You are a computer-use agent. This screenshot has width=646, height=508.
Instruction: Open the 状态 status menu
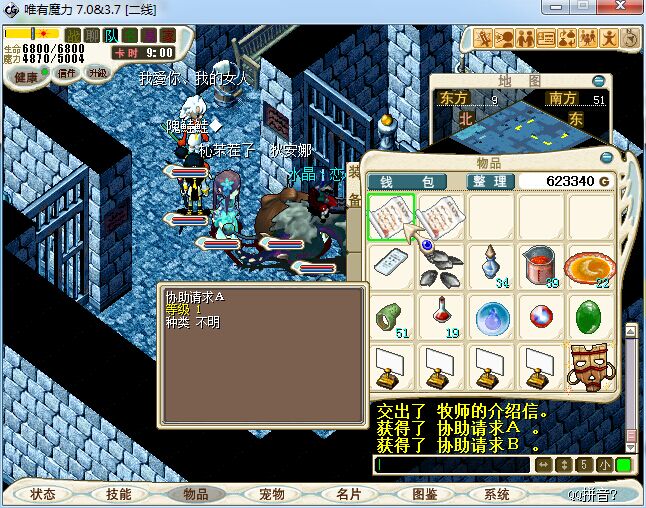(x=43, y=494)
